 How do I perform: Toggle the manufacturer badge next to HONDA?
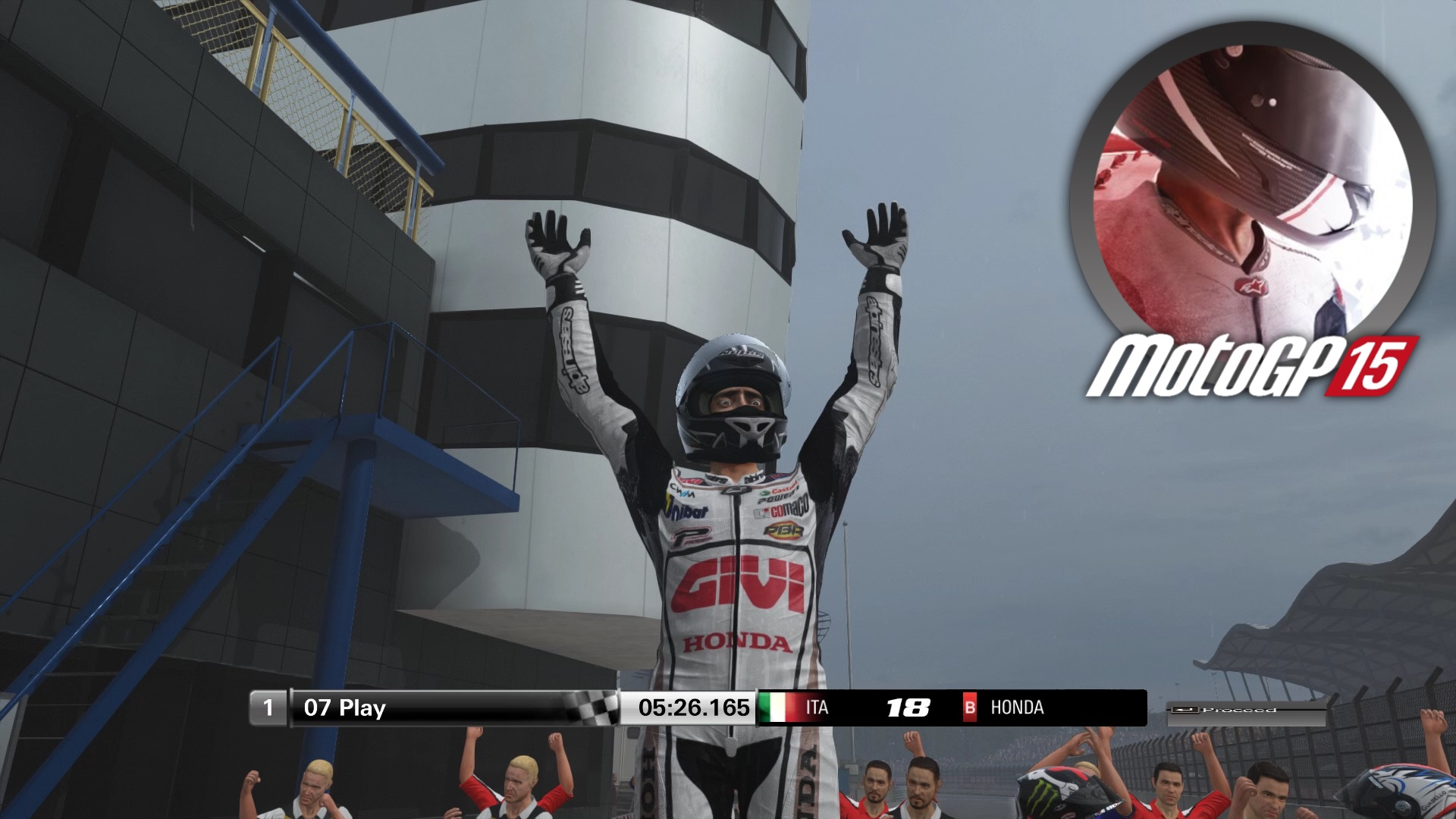(x=971, y=707)
